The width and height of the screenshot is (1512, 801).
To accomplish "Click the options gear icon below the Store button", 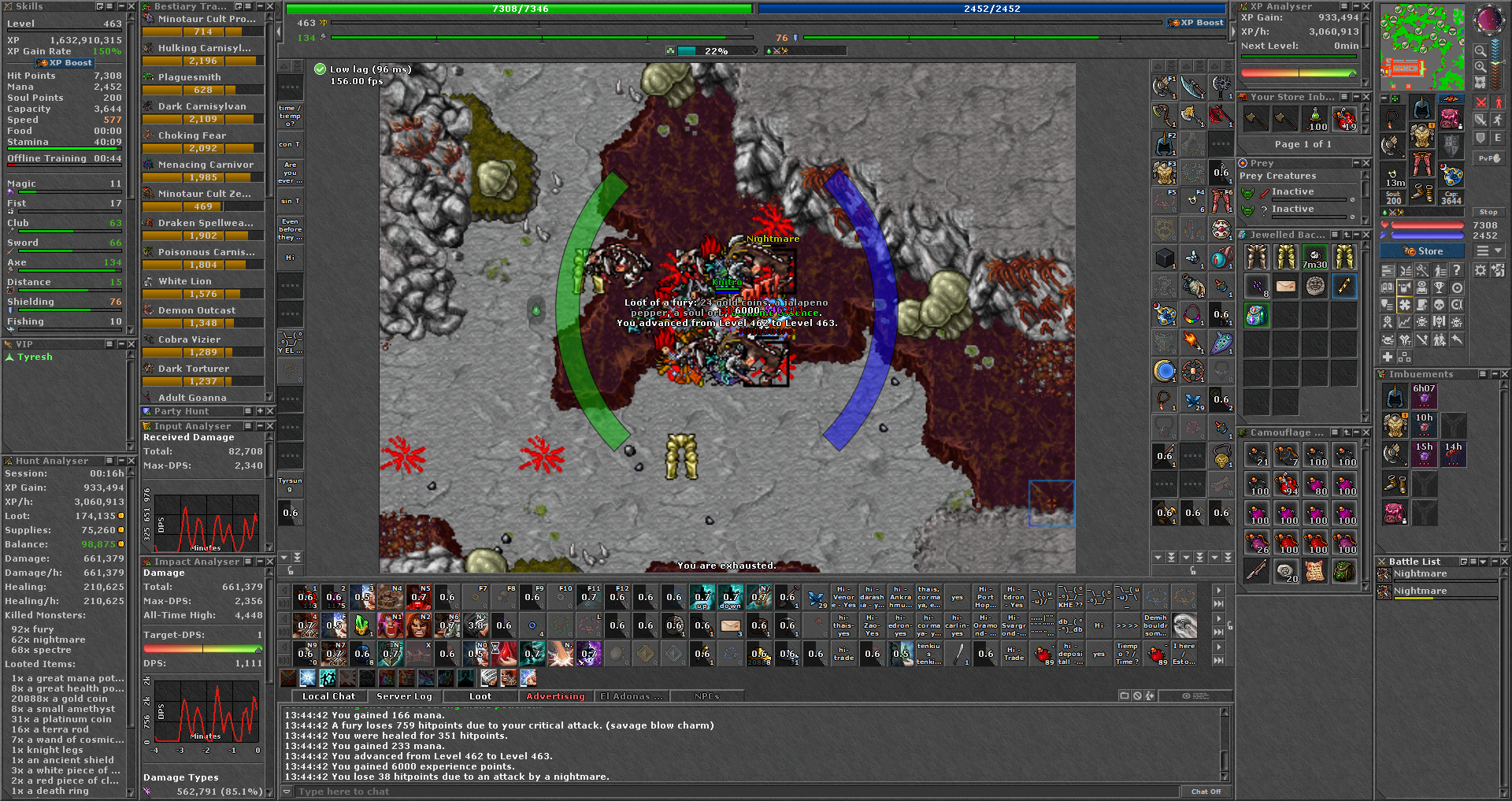I will point(1480,270).
